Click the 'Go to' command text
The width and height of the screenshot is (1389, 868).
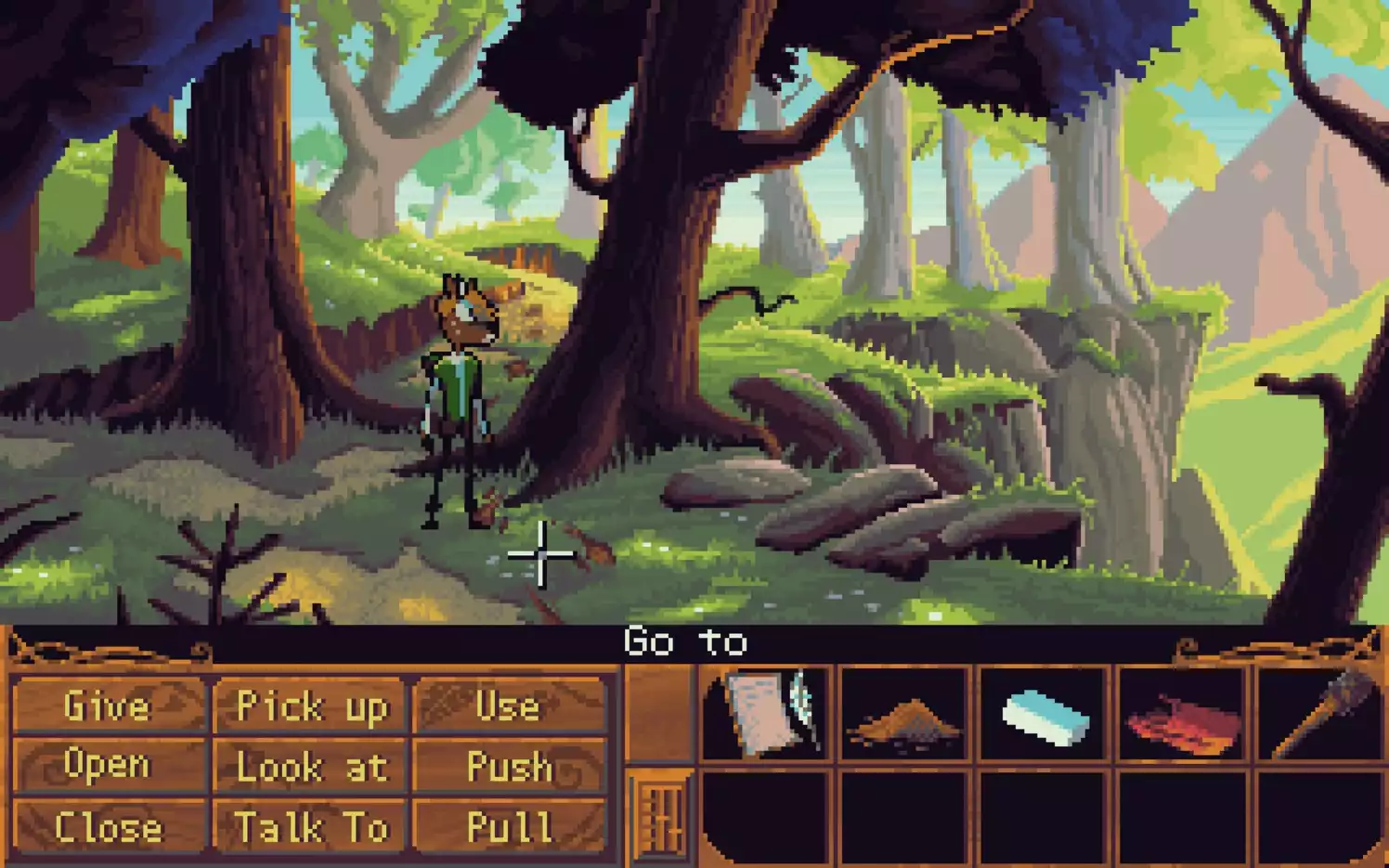pyautogui.click(x=686, y=641)
